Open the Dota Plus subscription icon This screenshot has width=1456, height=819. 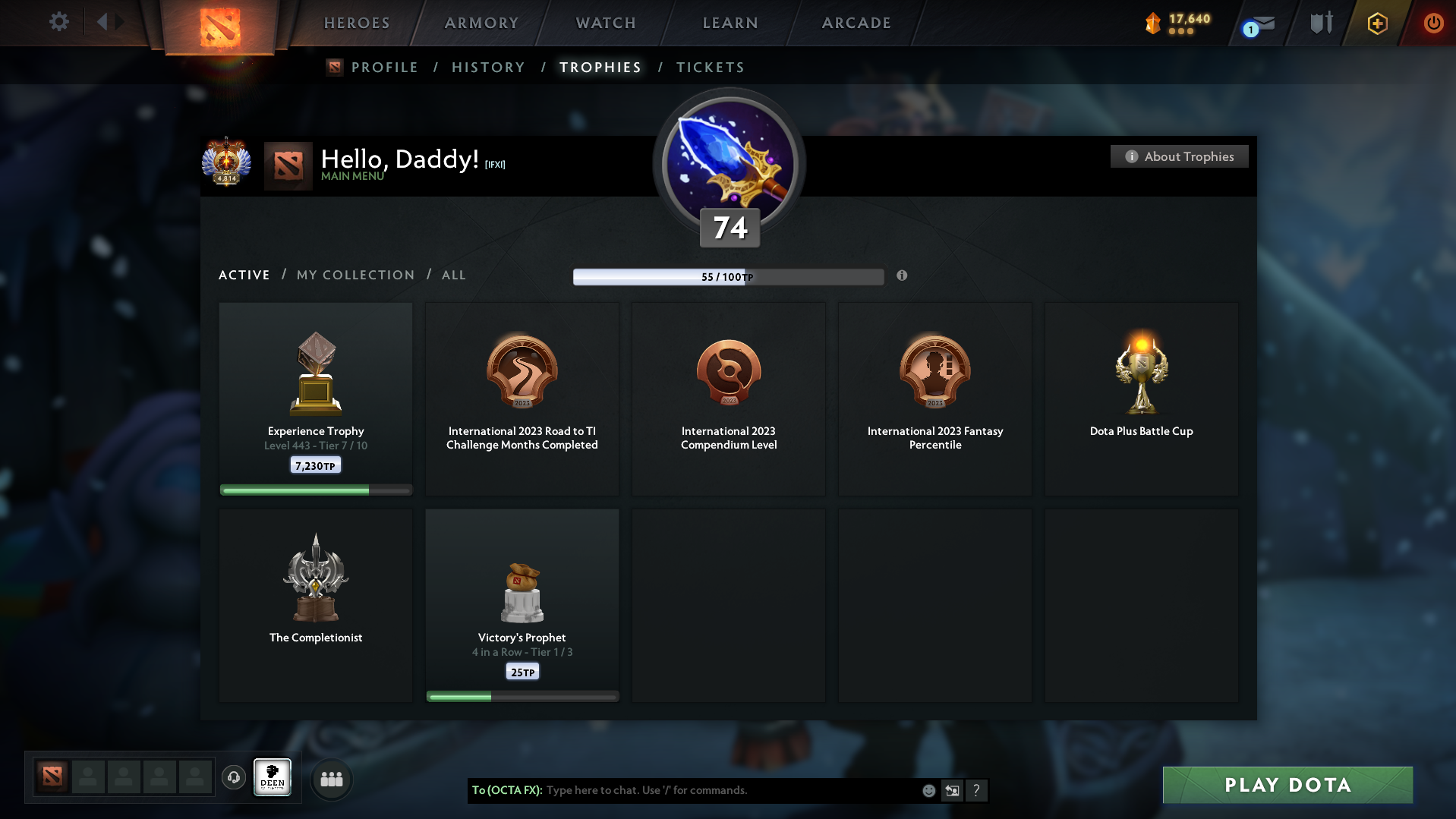tap(1377, 23)
